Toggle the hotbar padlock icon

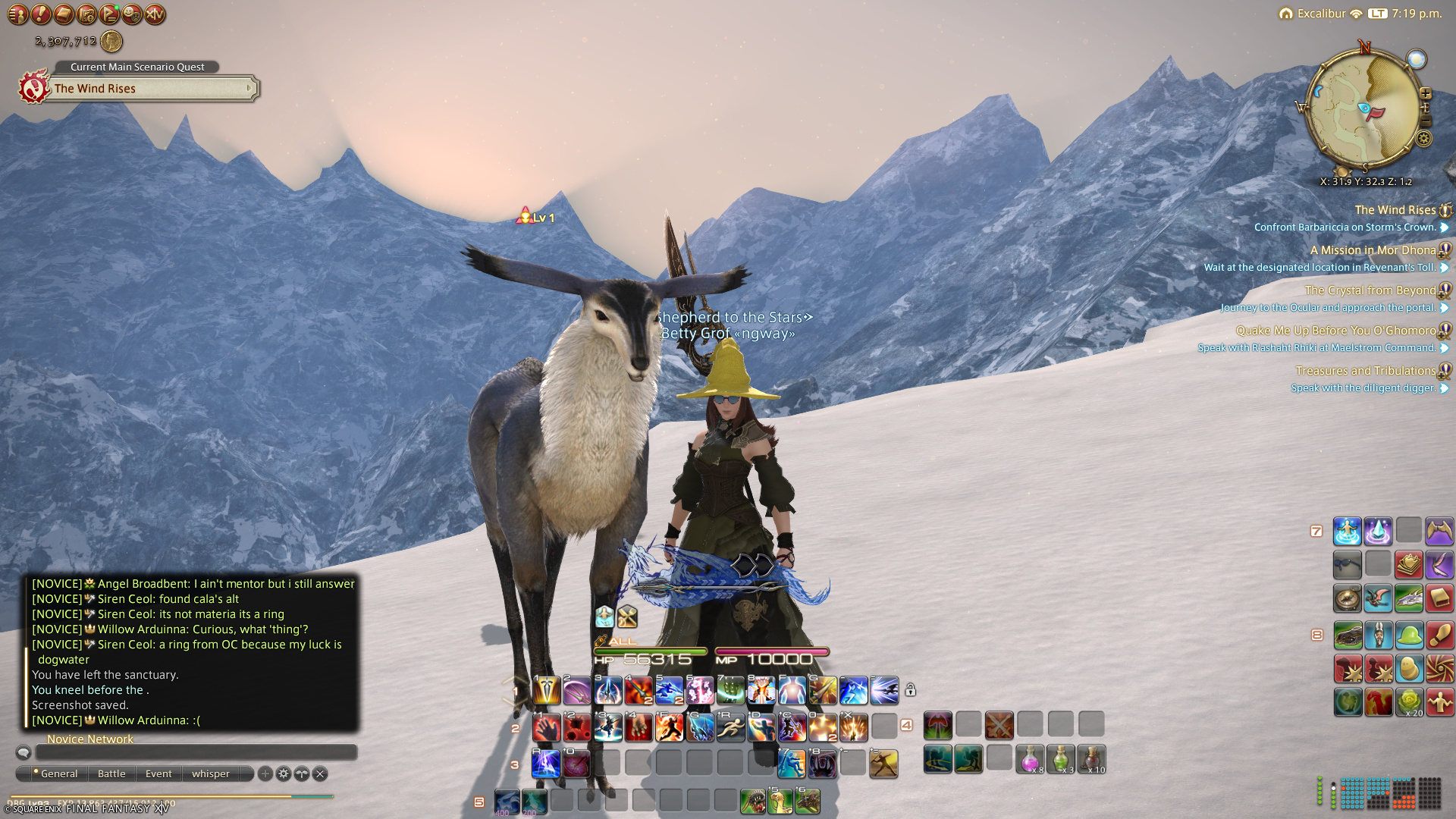pos(910,690)
